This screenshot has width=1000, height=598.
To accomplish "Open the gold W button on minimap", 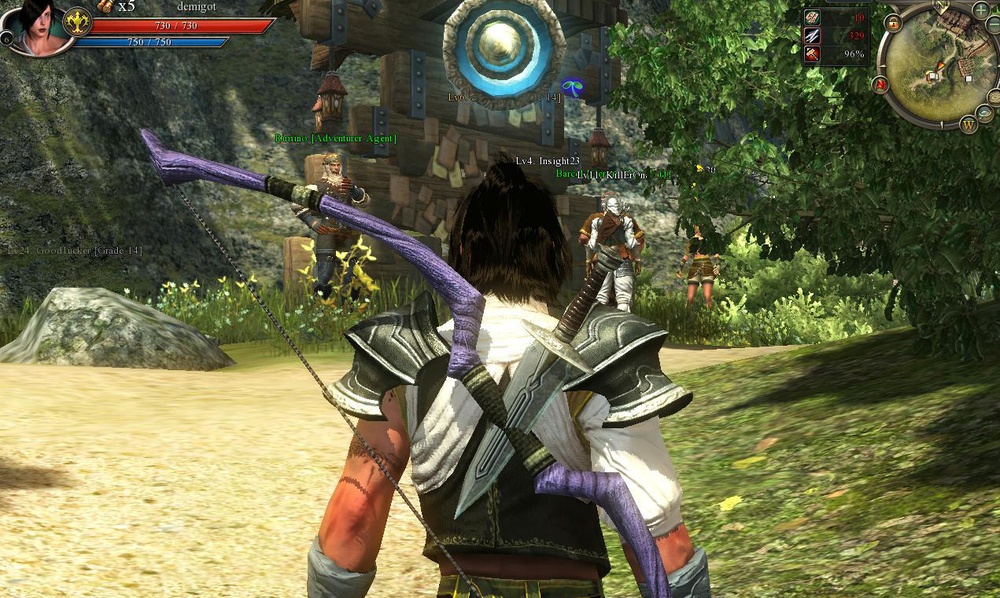I will (x=968, y=125).
